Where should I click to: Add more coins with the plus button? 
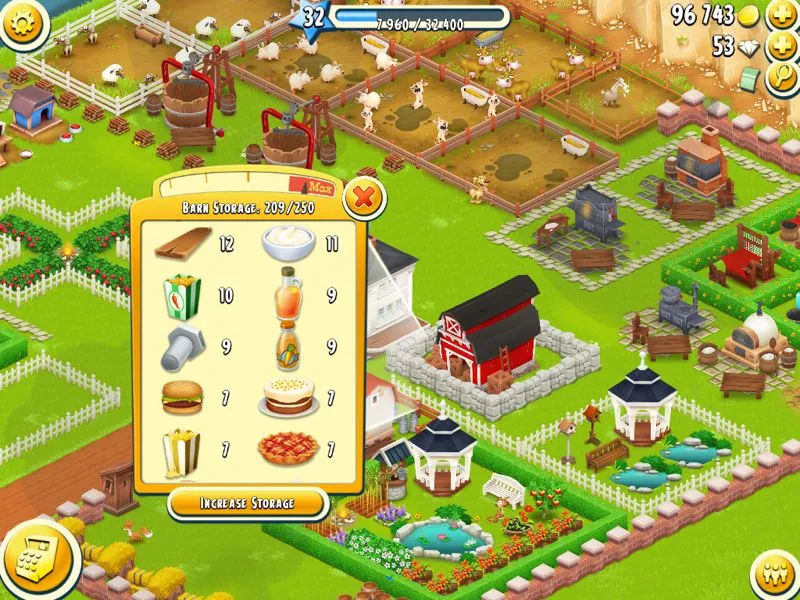coord(780,15)
